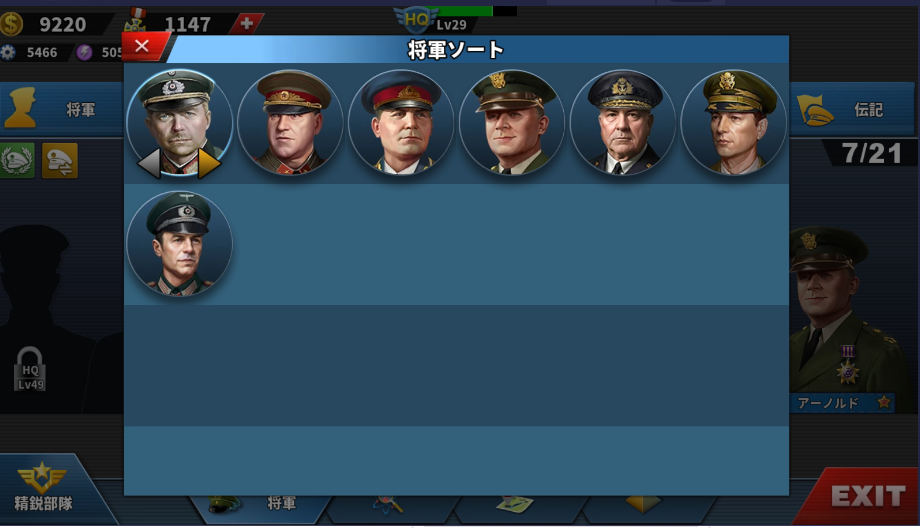Screen dimensions: 920x528
Task: Open the 将軍 panel button on the left
Action: pyautogui.click(x=60, y=109)
